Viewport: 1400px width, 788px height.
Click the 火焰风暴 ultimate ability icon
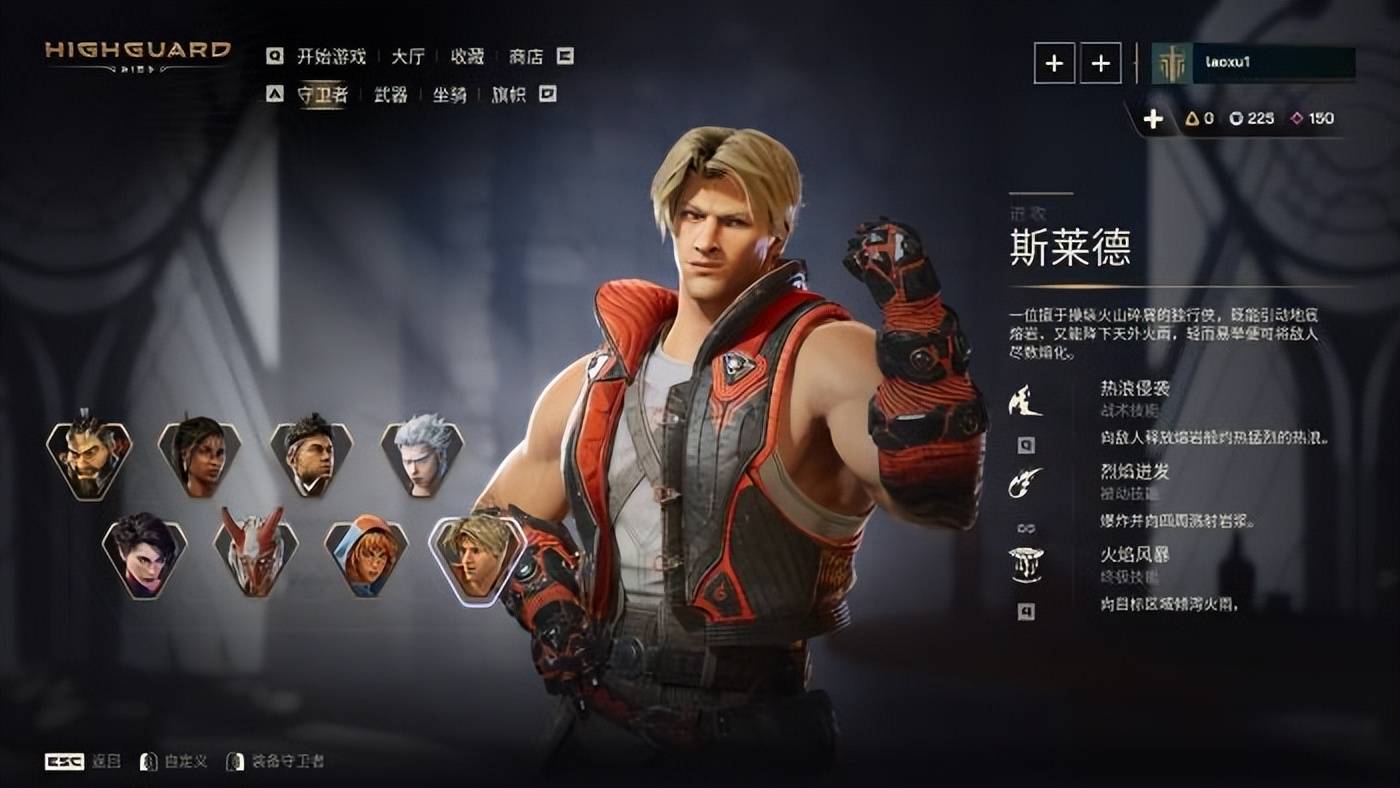[x=1026, y=566]
